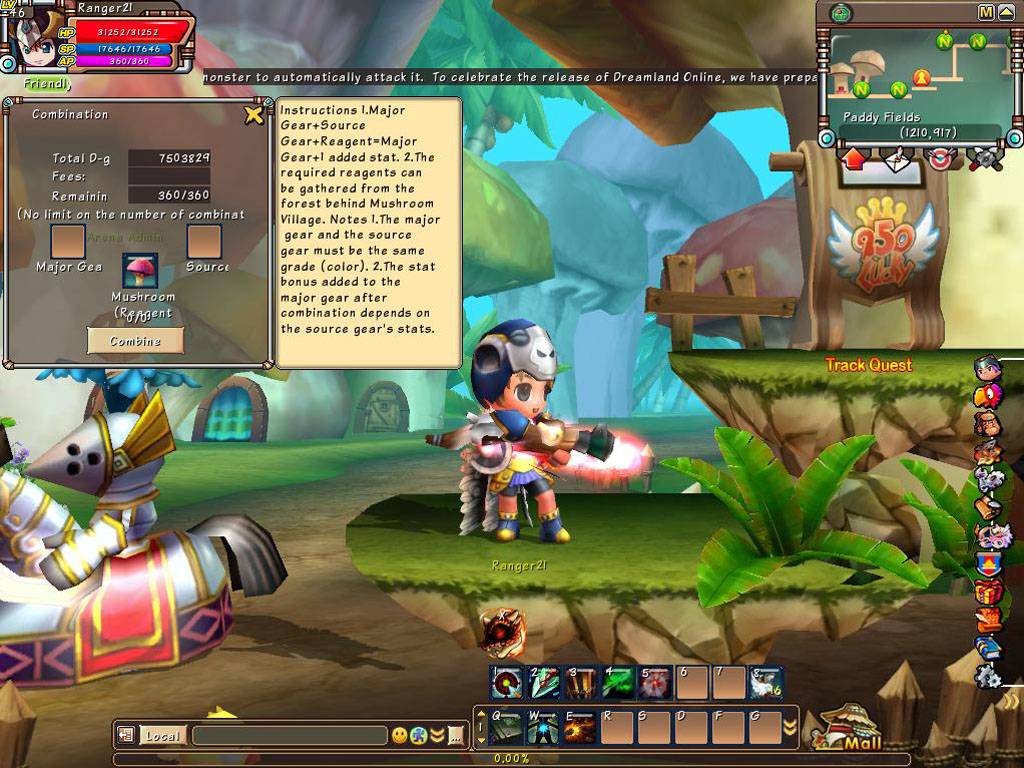Click the Track Quest label
The image size is (1024, 768).
[x=868, y=365]
